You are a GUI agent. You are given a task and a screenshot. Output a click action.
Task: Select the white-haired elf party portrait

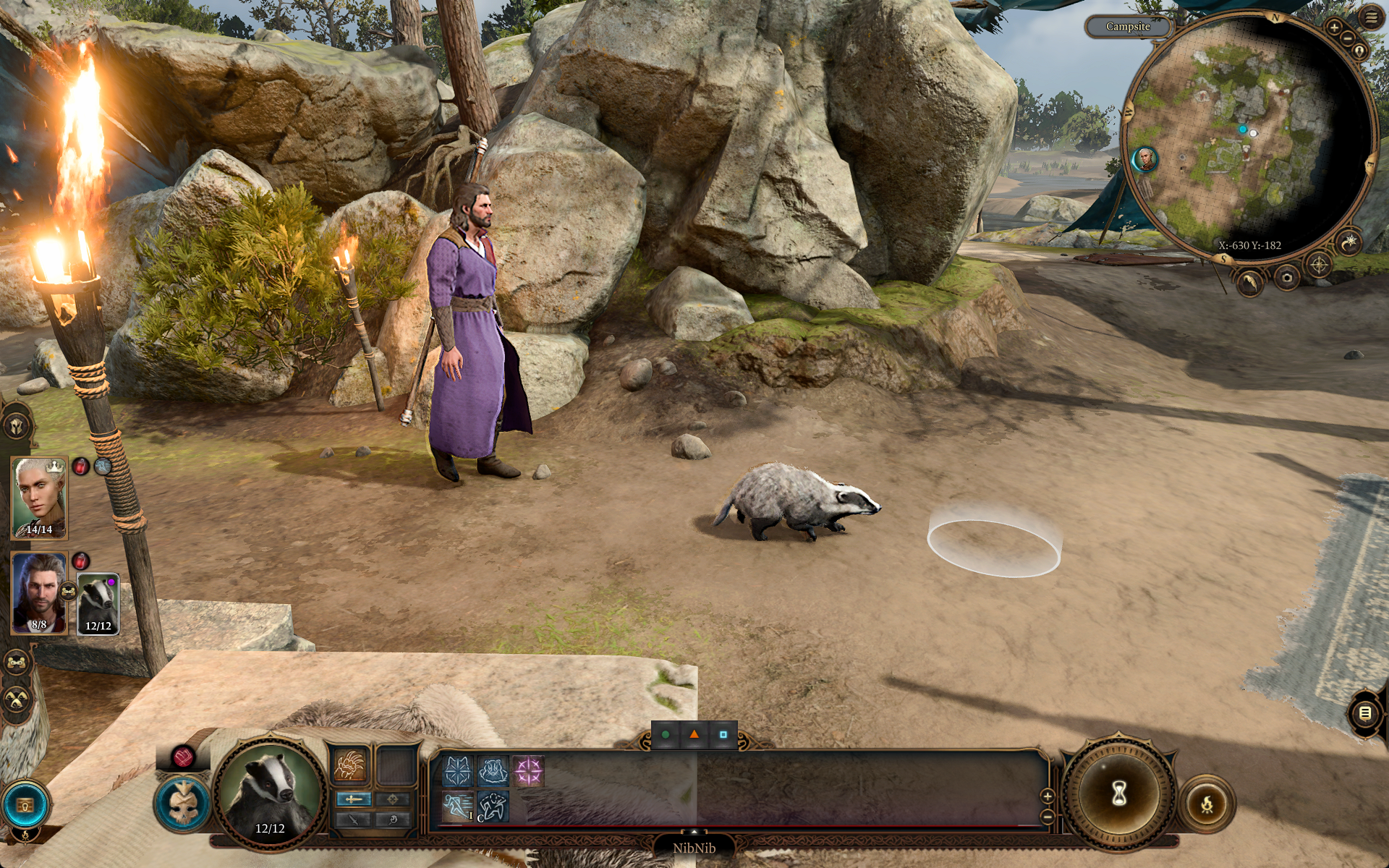coord(39,498)
